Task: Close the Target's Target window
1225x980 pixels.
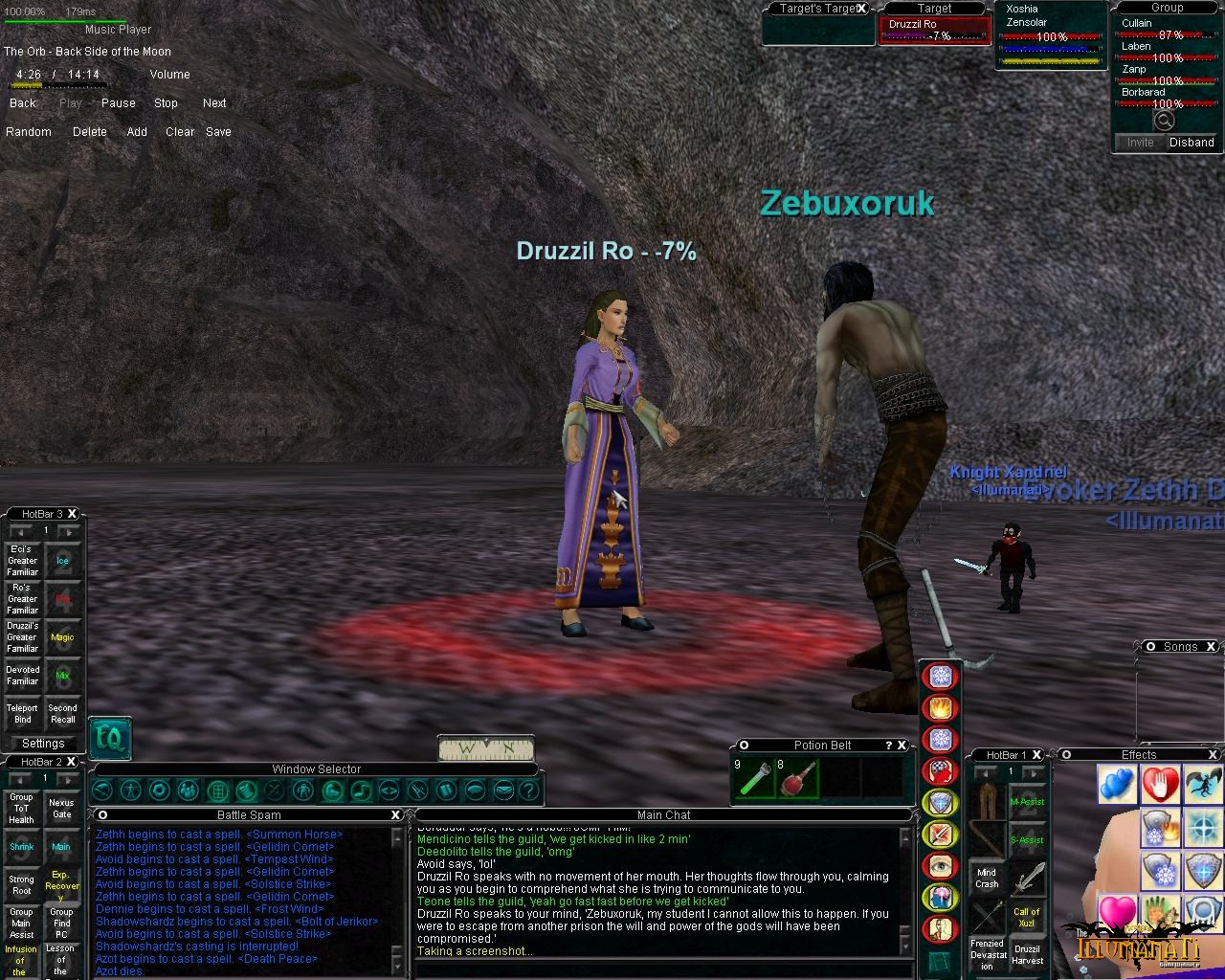Action: (861, 9)
